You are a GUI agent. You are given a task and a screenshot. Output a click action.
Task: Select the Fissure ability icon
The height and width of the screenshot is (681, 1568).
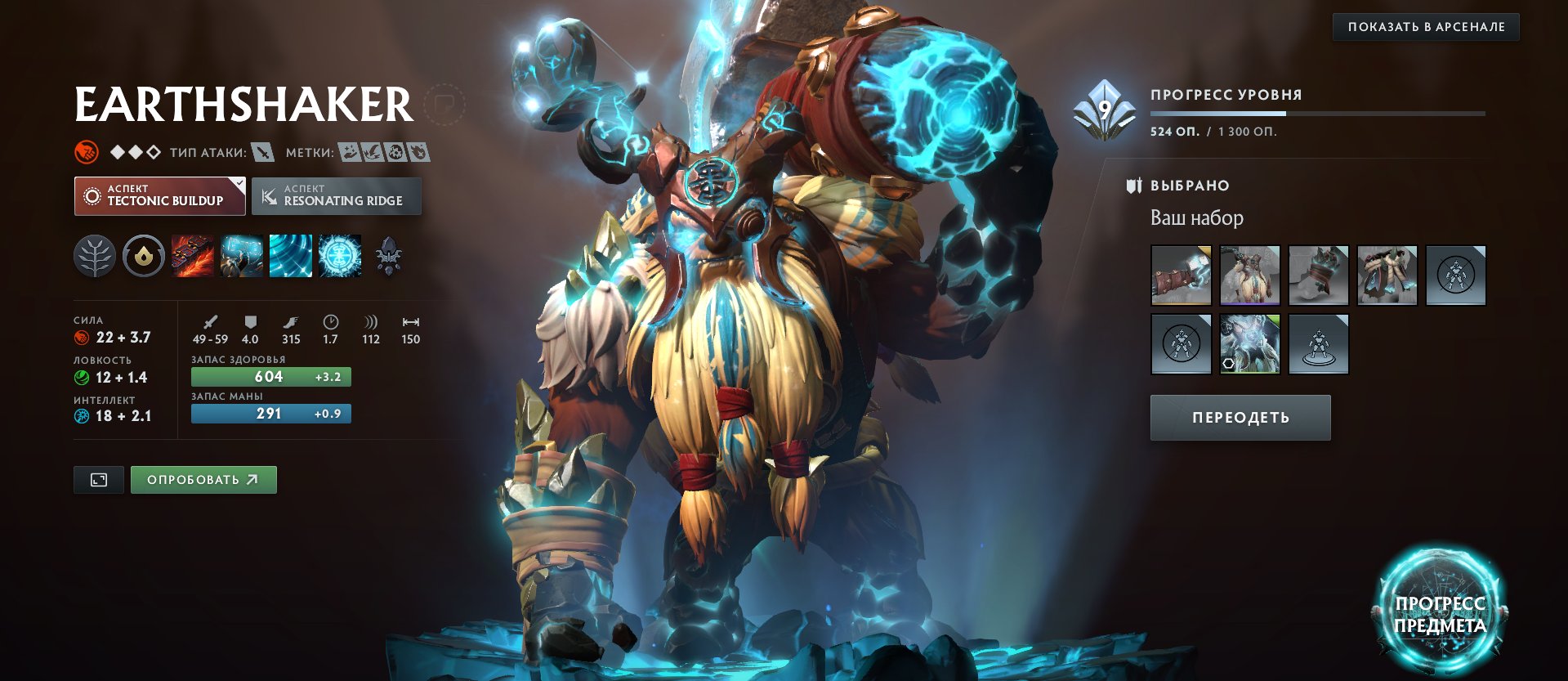click(193, 256)
